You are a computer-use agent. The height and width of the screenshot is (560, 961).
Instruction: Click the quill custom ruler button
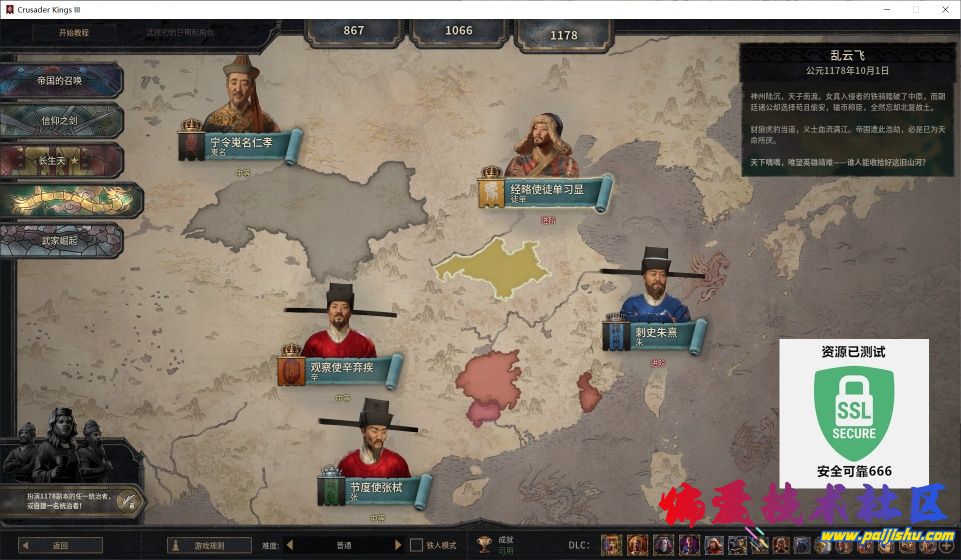126,501
